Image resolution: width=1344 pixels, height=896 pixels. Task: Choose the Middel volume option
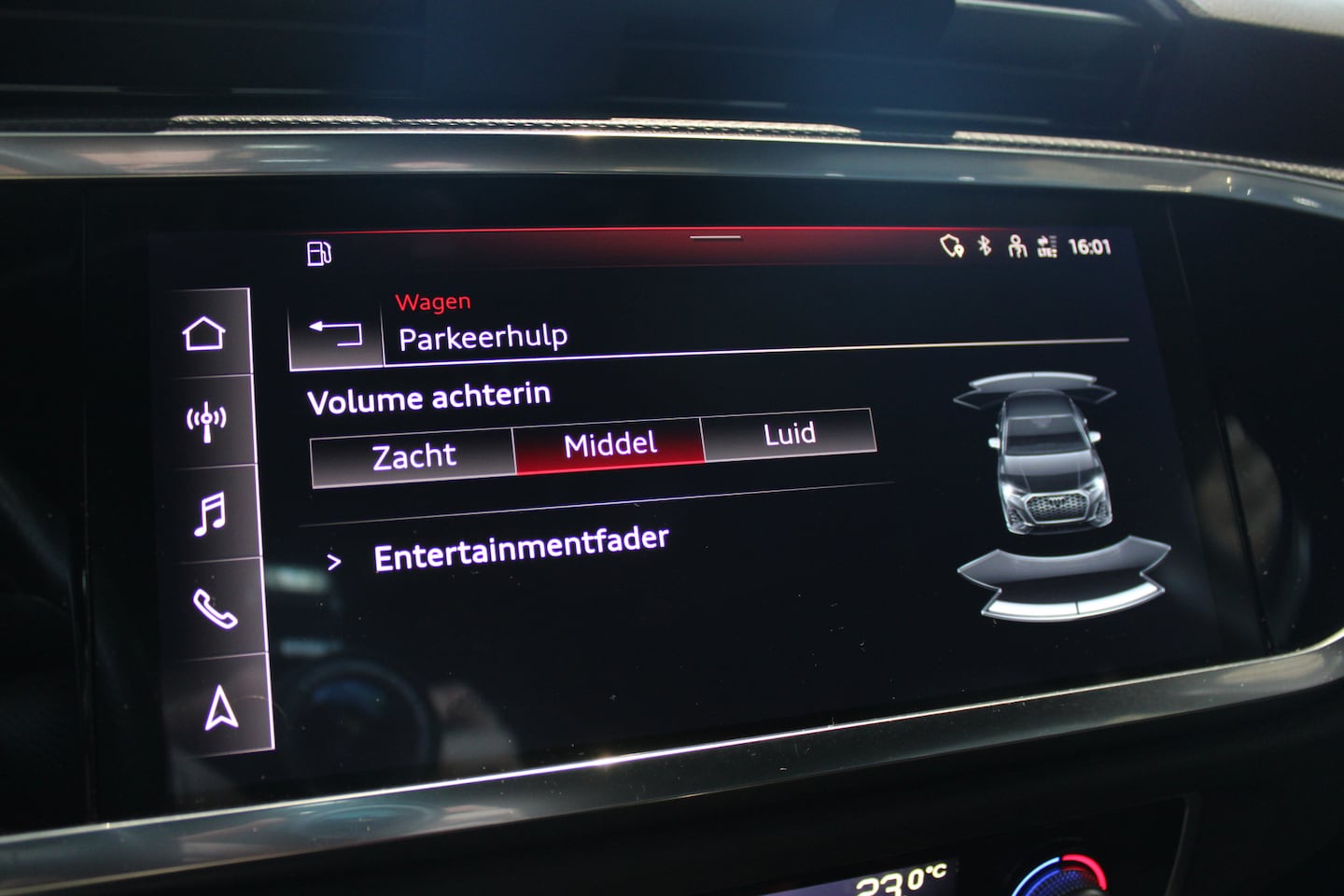pos(609,444)
